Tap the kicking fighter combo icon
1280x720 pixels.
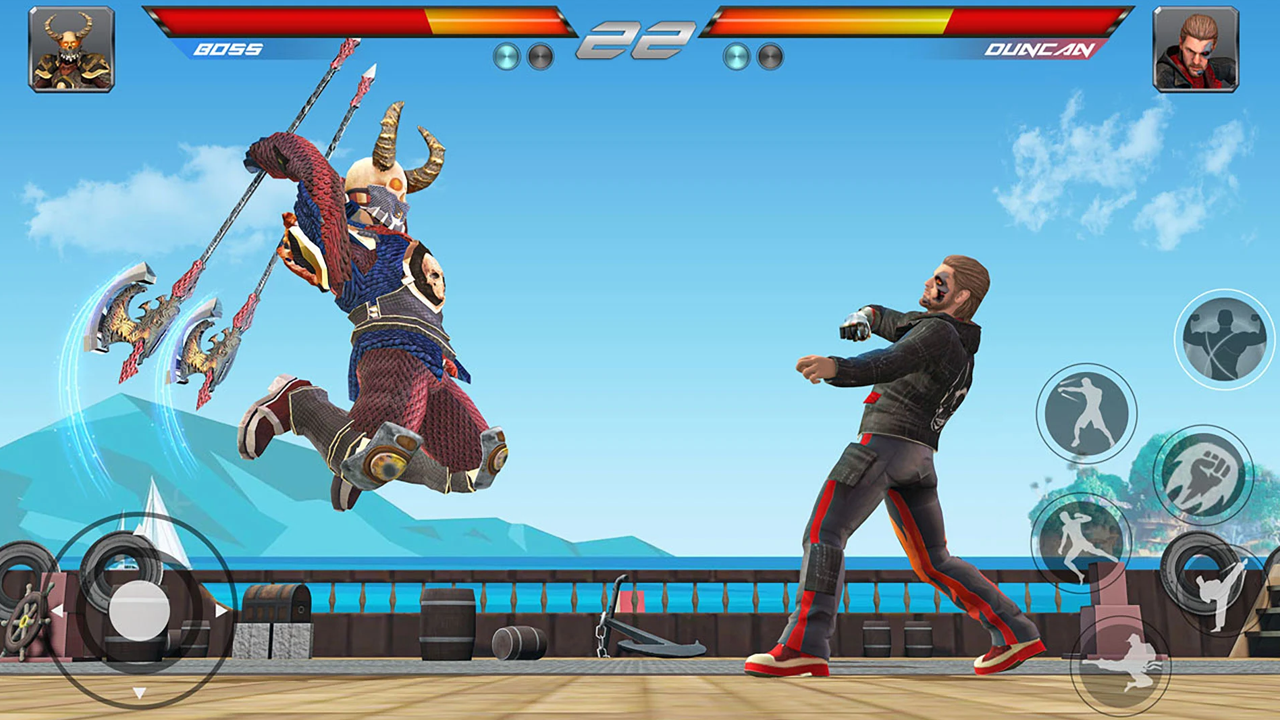coord(1084,545)
